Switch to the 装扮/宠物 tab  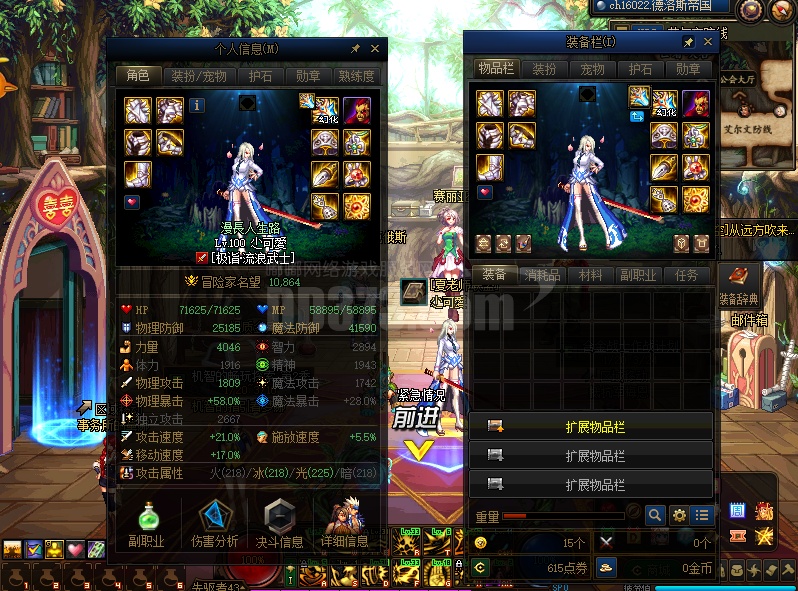point(198,76)
